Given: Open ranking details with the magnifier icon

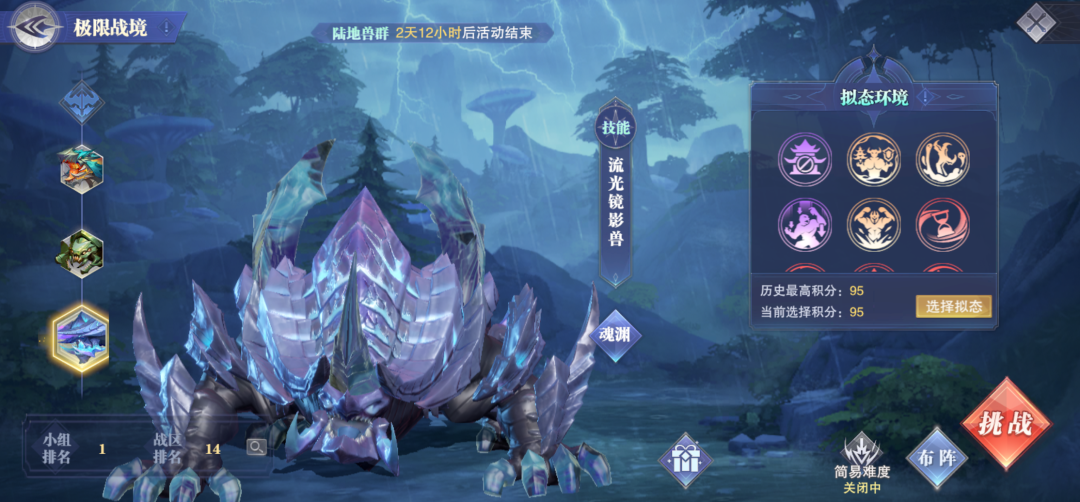Looking at the screenshot, I should click(x=256, y=447).
